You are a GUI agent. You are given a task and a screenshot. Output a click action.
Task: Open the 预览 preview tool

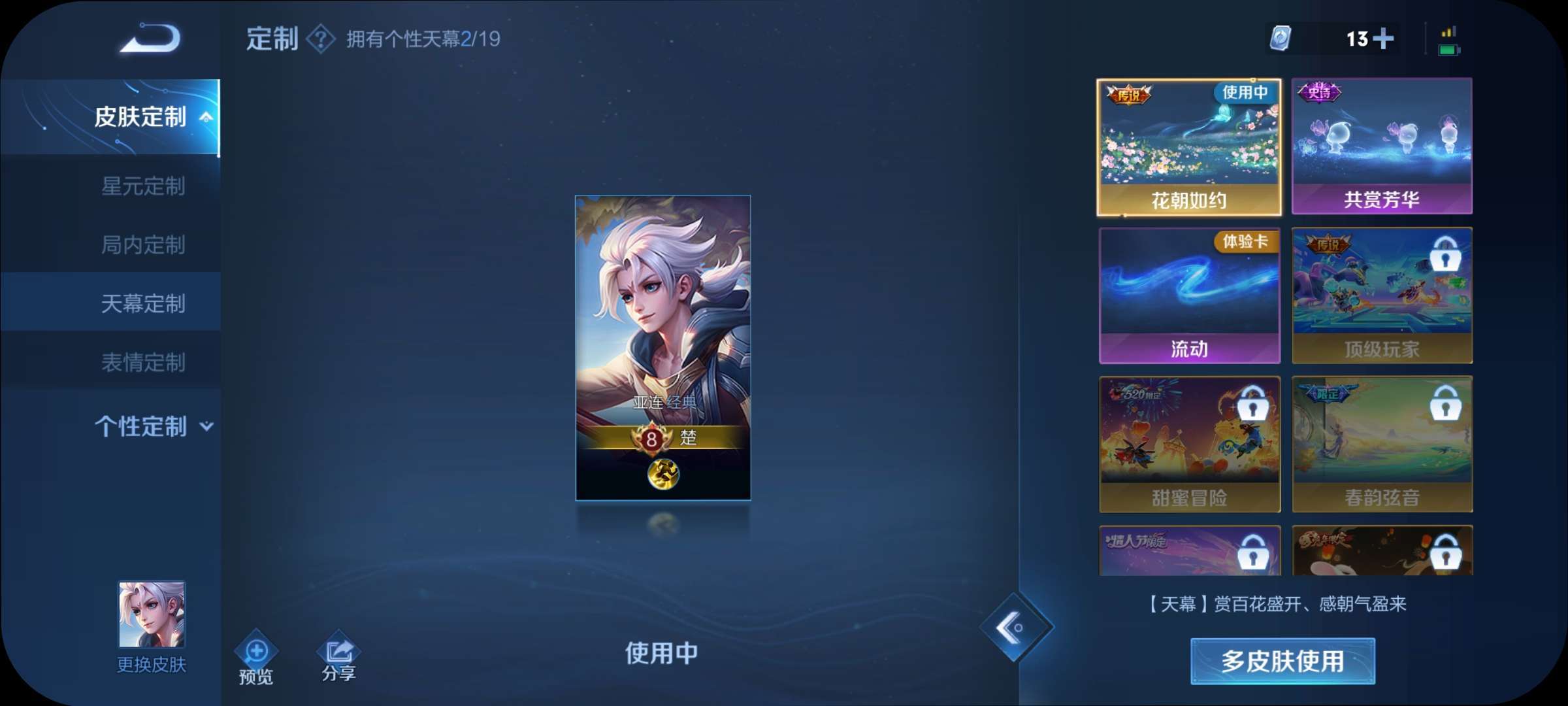(255, 651)
